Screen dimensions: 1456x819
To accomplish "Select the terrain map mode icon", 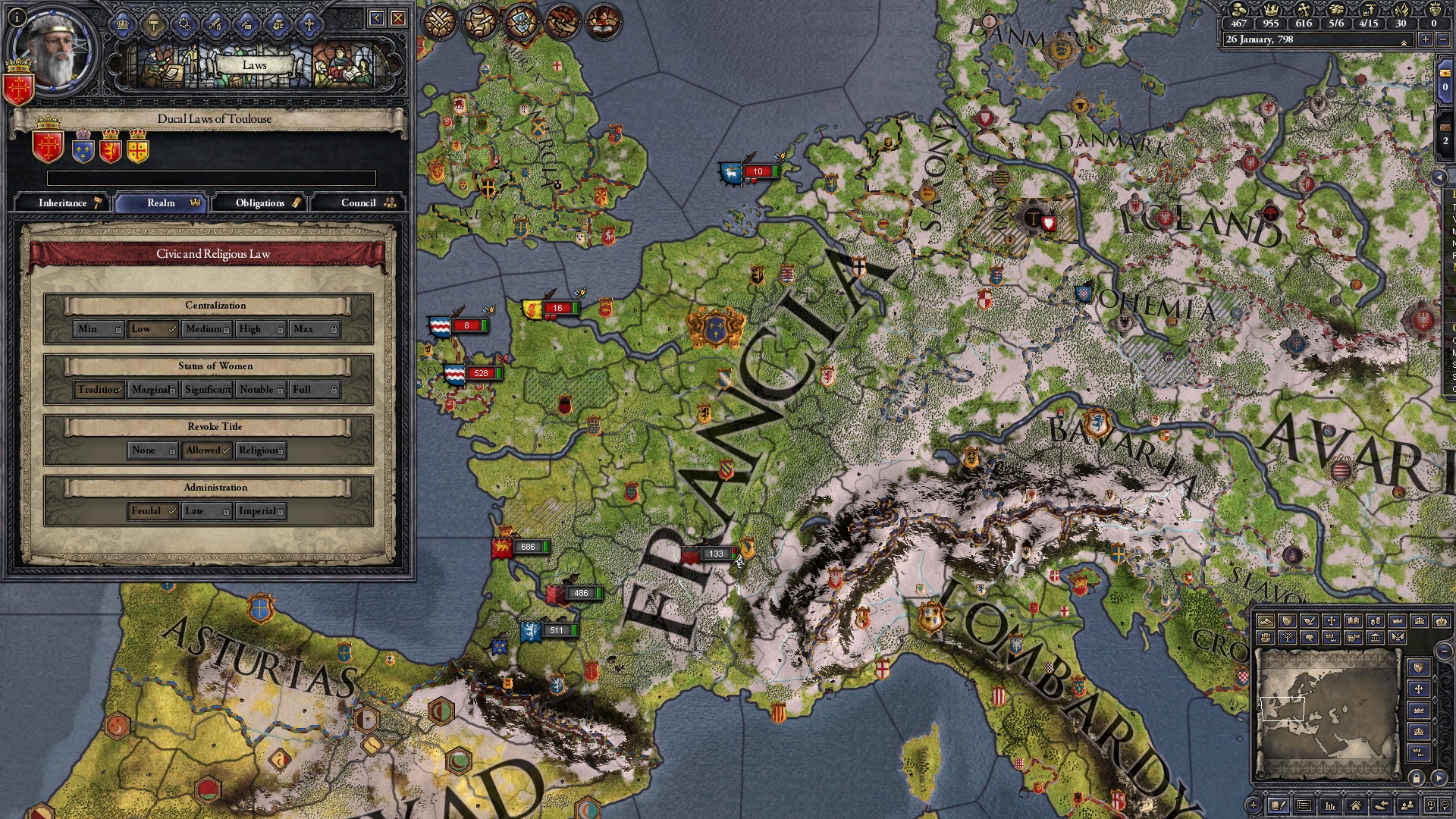I will [x=1266, y=622].
